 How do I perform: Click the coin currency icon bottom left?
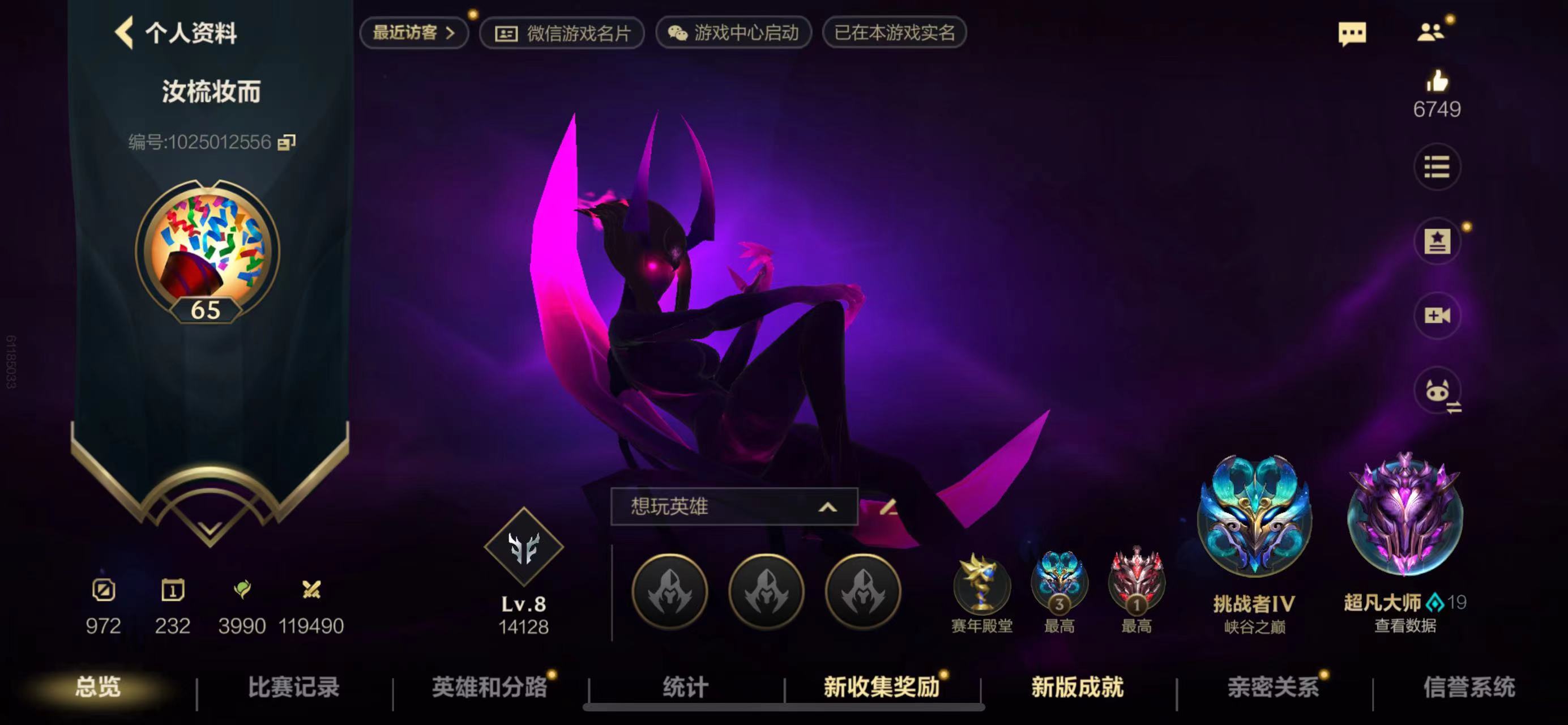pyautogui.click(x=105, y=589)
